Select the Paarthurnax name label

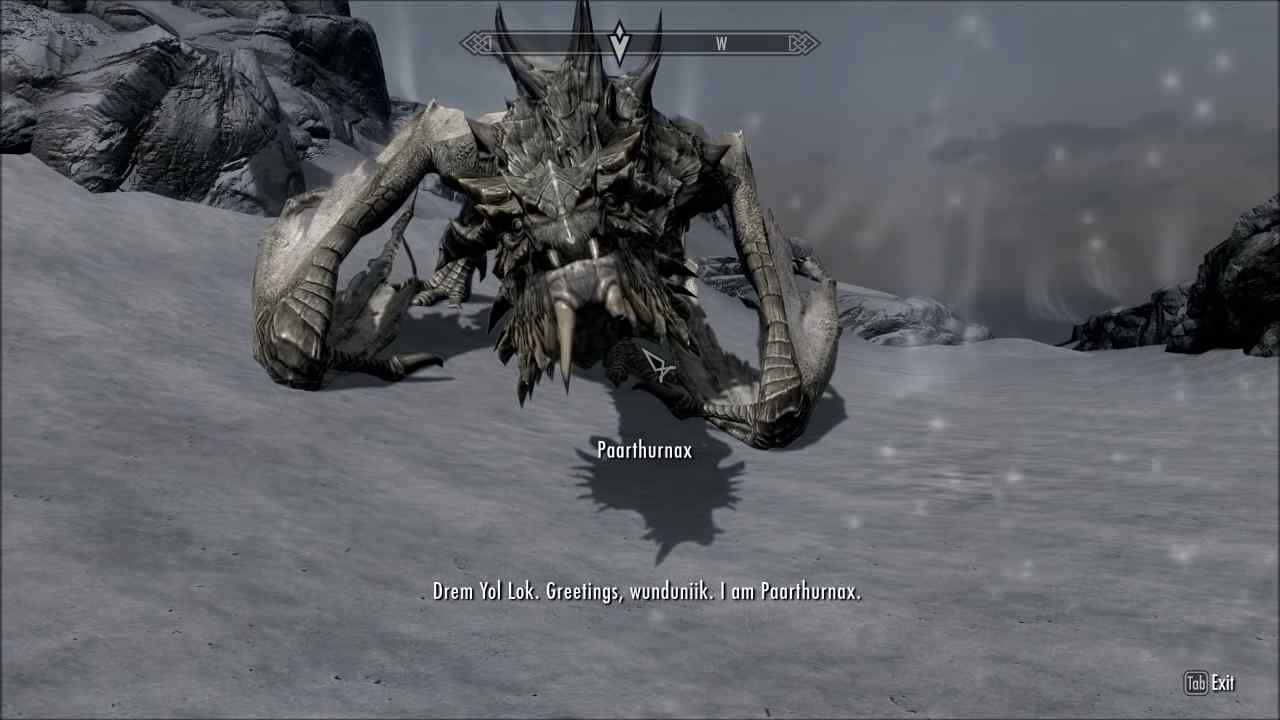[643, 451]
